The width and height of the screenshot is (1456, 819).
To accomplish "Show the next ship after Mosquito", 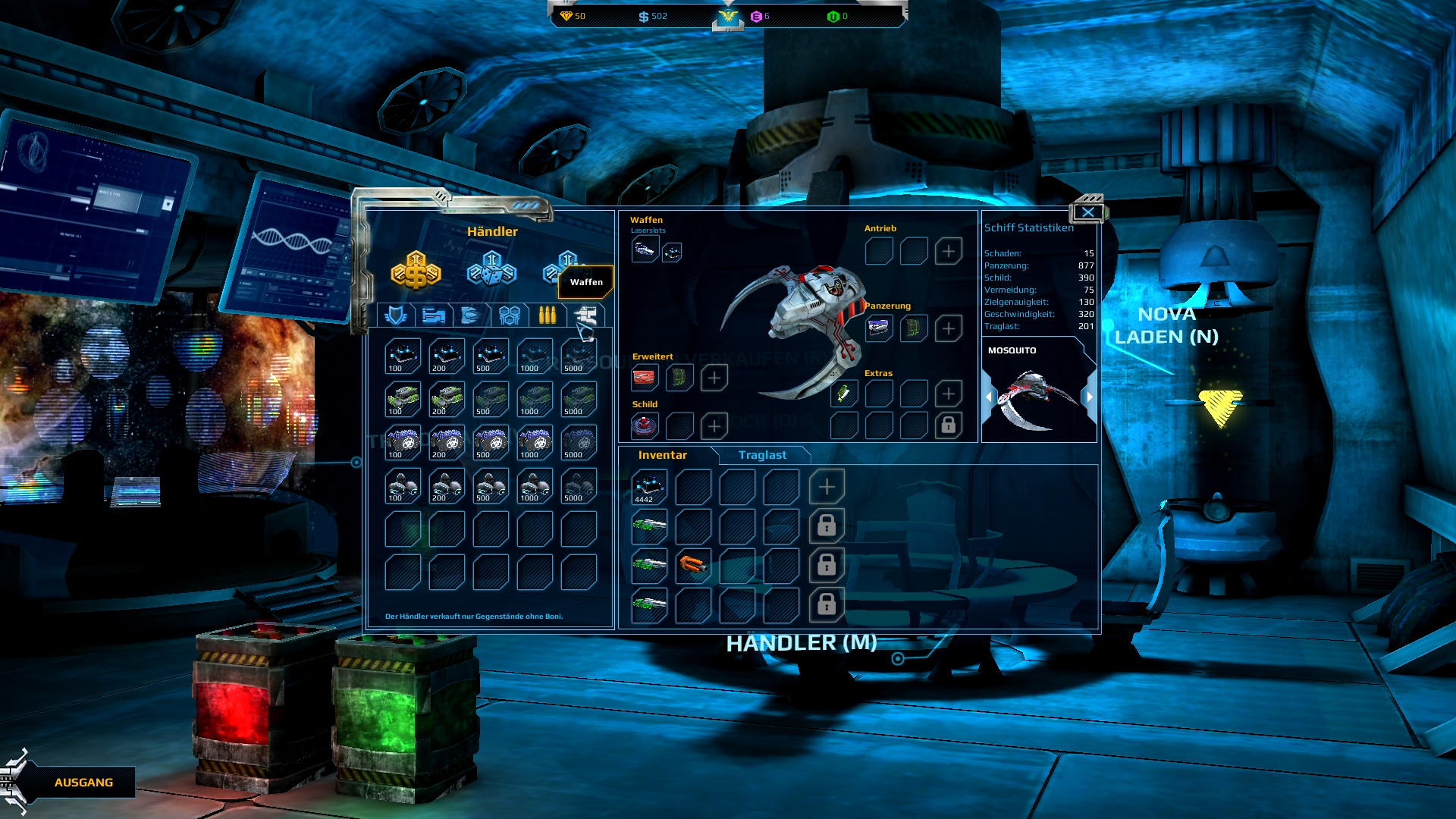I will point(1090,397).
